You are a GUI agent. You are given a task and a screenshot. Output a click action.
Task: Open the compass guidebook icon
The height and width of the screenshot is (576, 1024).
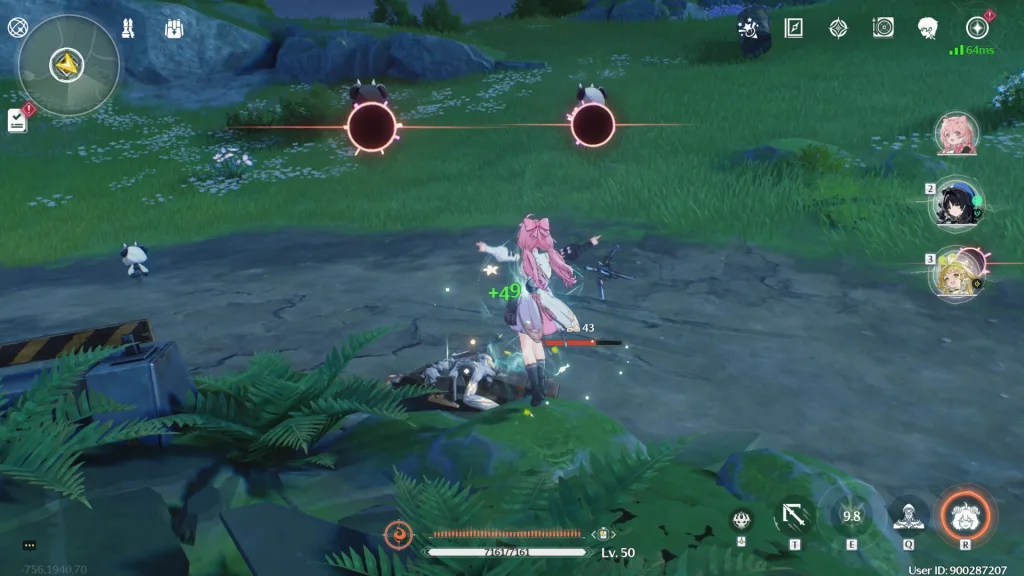[794, 28]
